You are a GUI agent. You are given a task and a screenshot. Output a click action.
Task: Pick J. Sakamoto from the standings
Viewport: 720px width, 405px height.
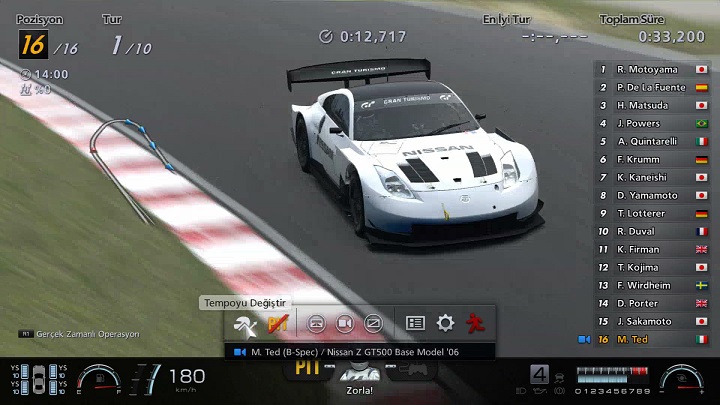pyautogui.click(x=652, y=321)
